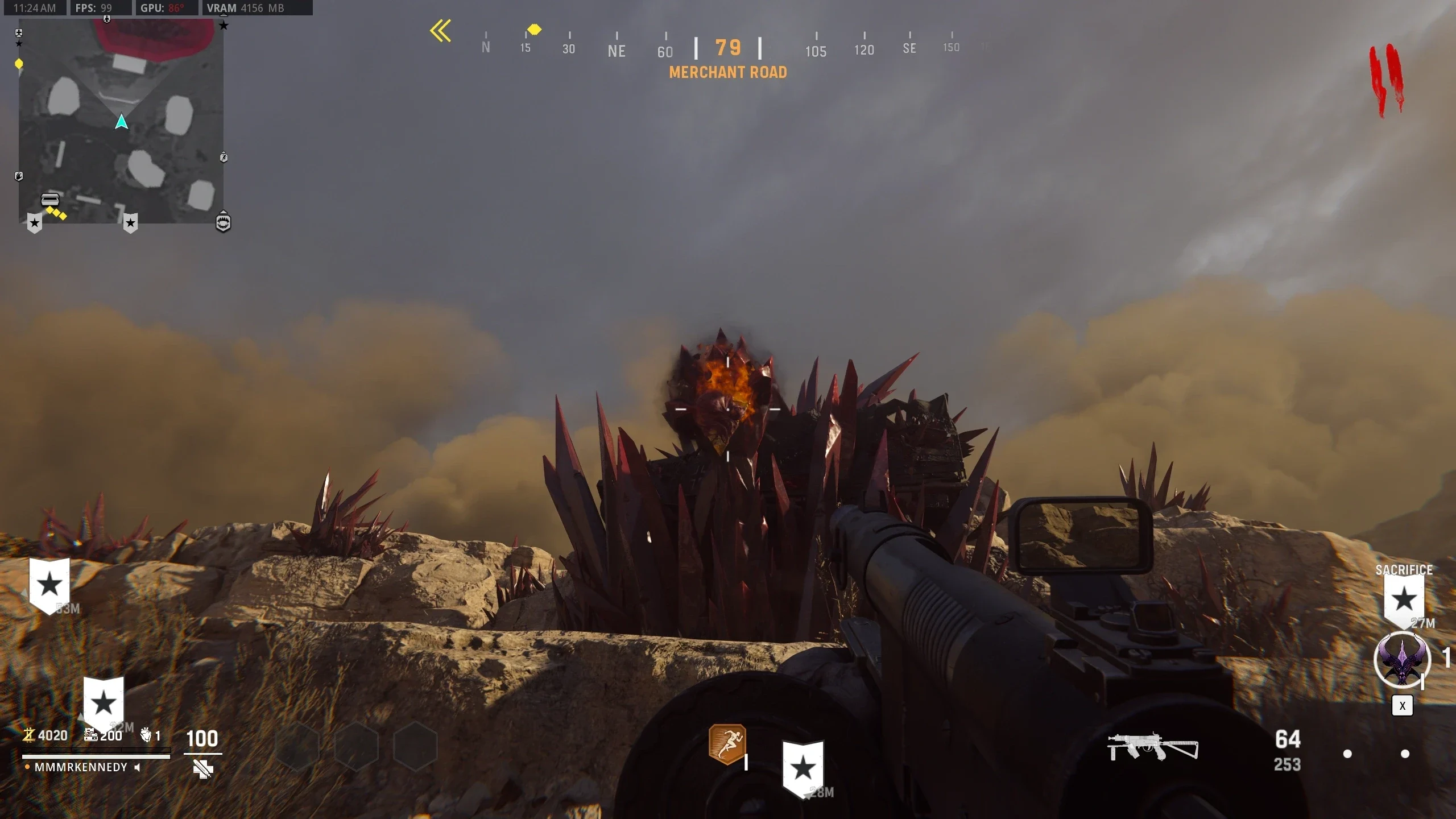Pick the objective marker showing 32M

pos(104,703)
